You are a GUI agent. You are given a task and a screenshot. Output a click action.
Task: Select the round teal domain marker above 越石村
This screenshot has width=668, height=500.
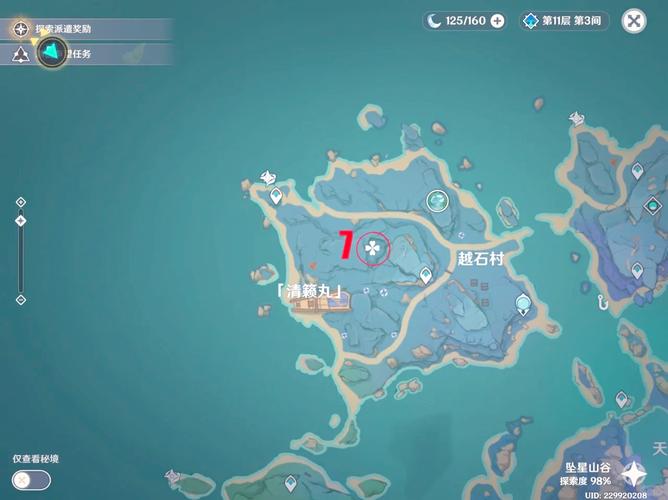pos(437,201)
